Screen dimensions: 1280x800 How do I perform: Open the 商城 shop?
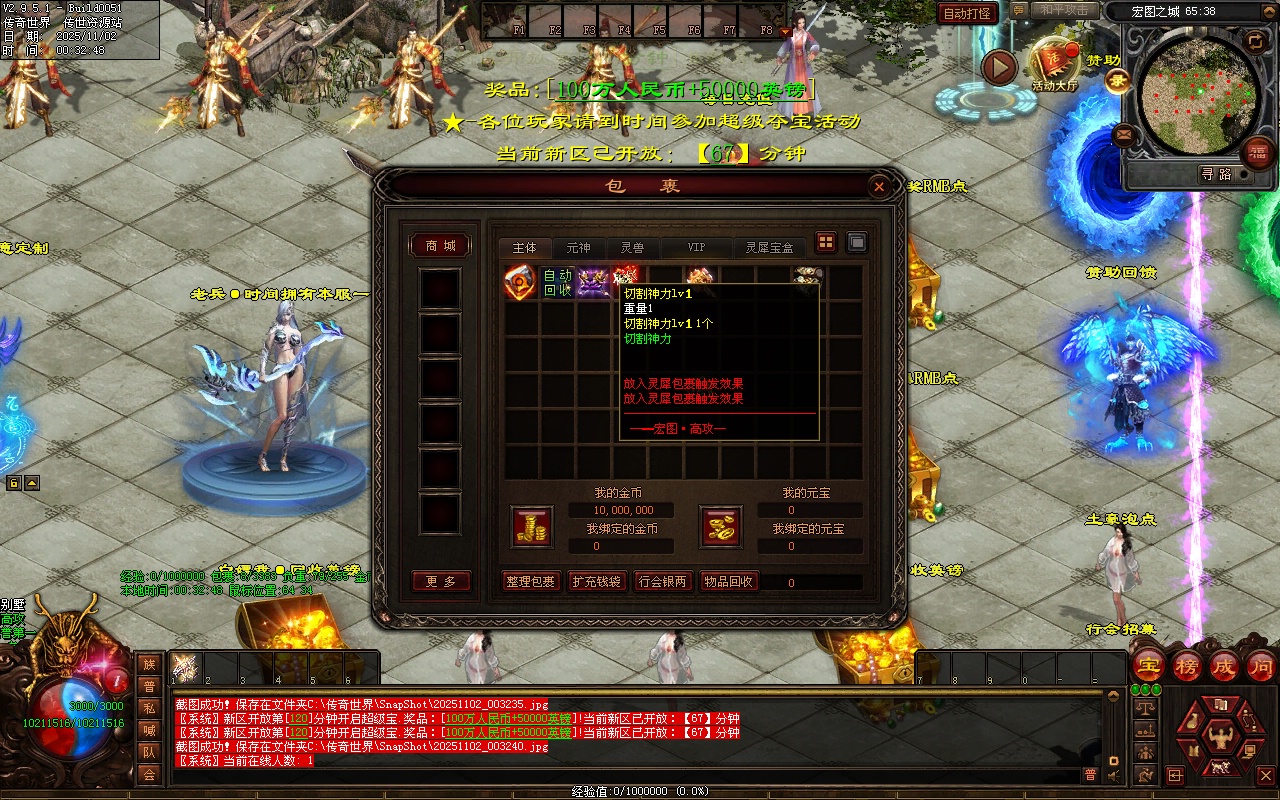coord(440,246)
